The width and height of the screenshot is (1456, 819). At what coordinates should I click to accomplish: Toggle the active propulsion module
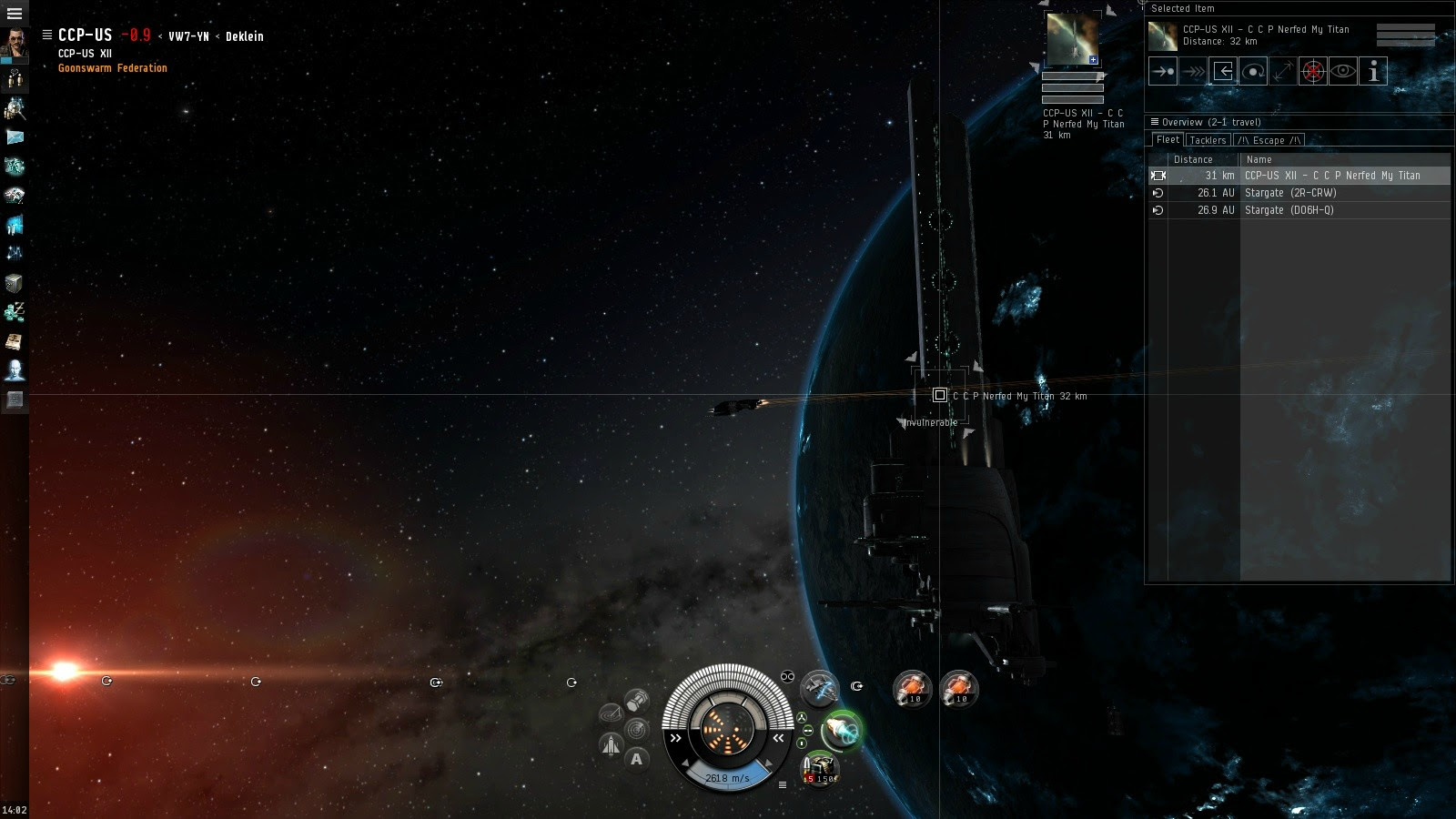click(841, 730)
